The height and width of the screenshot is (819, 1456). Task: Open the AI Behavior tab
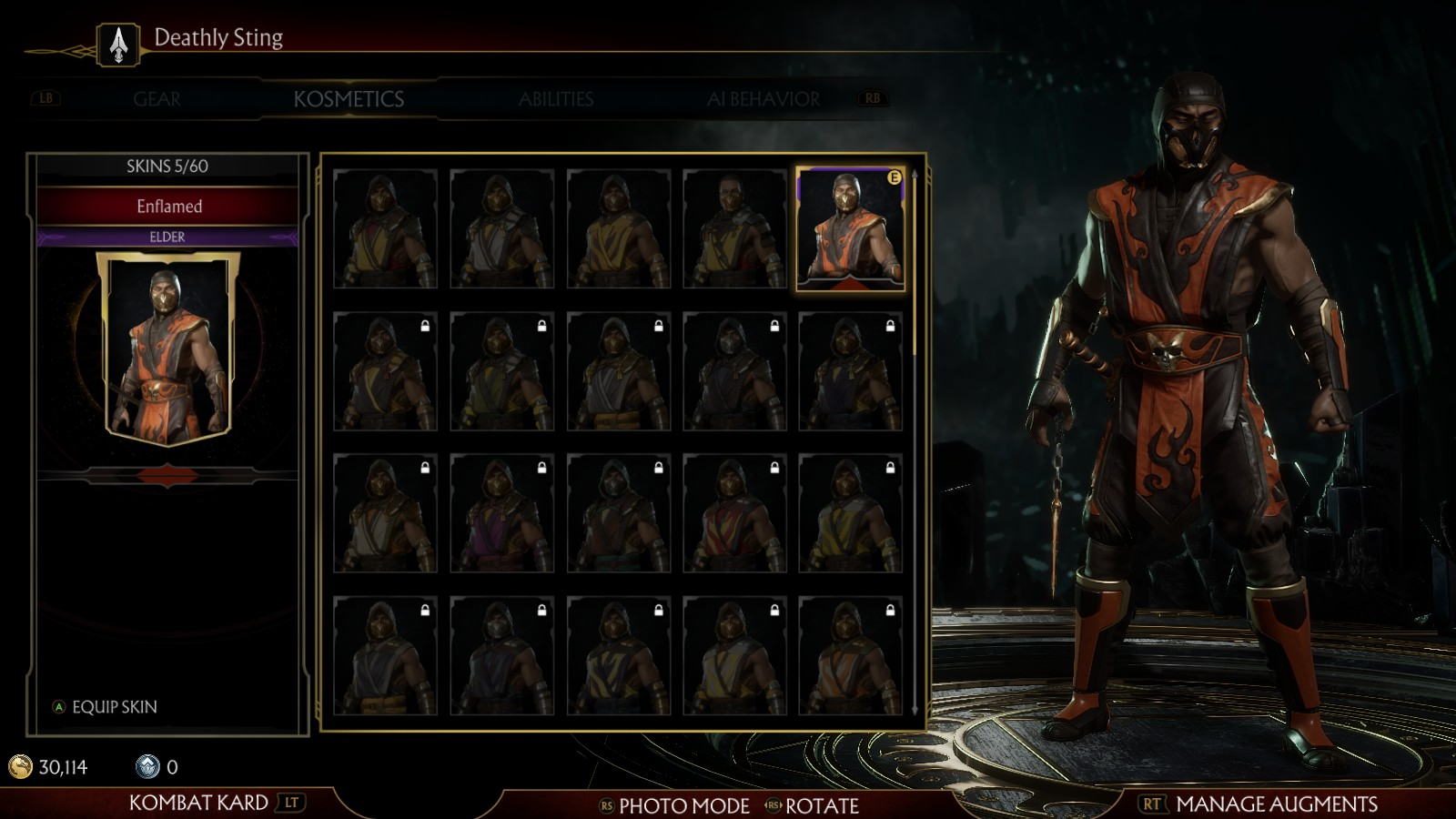pos(763,99)
